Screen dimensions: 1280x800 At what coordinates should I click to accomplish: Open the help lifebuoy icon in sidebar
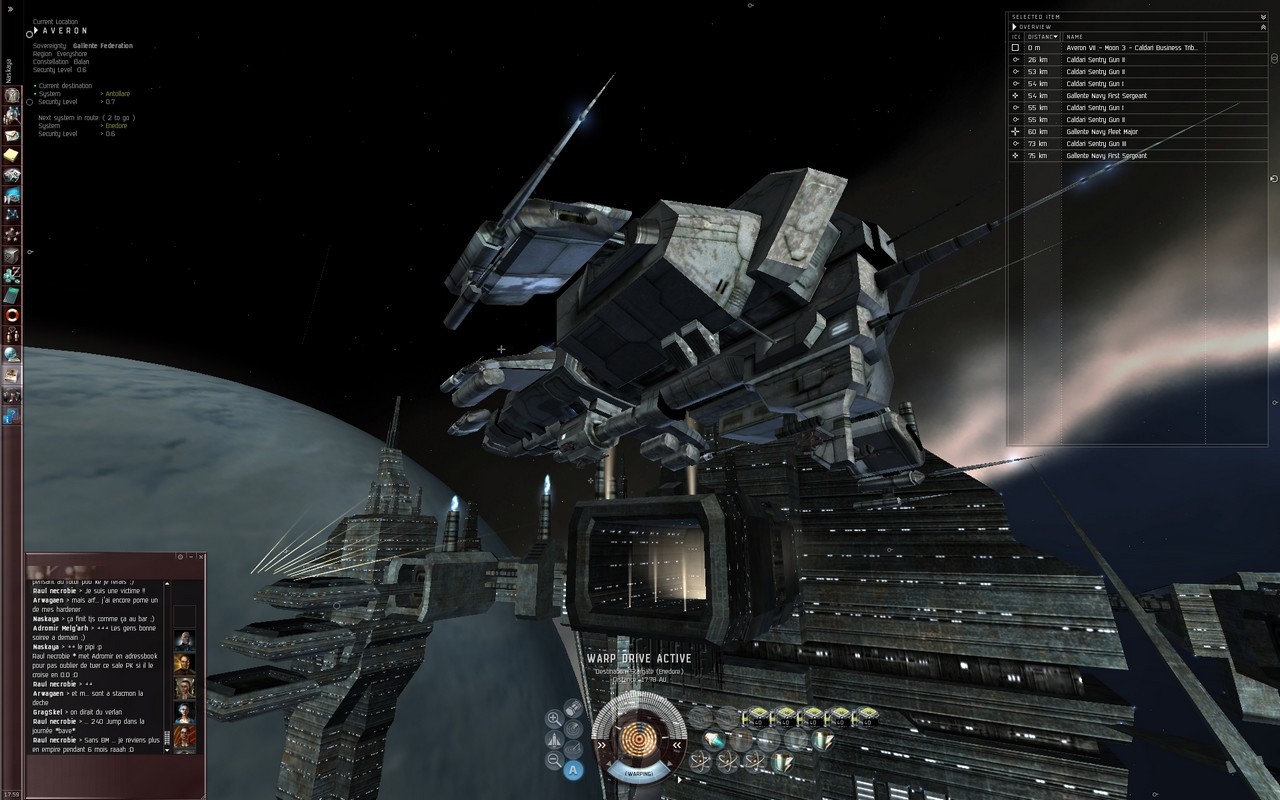(12, 316)
